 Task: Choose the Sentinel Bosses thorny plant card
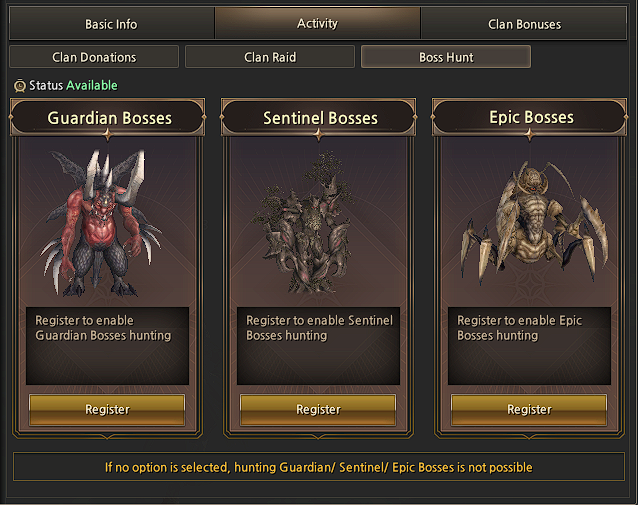pos(318,225)
